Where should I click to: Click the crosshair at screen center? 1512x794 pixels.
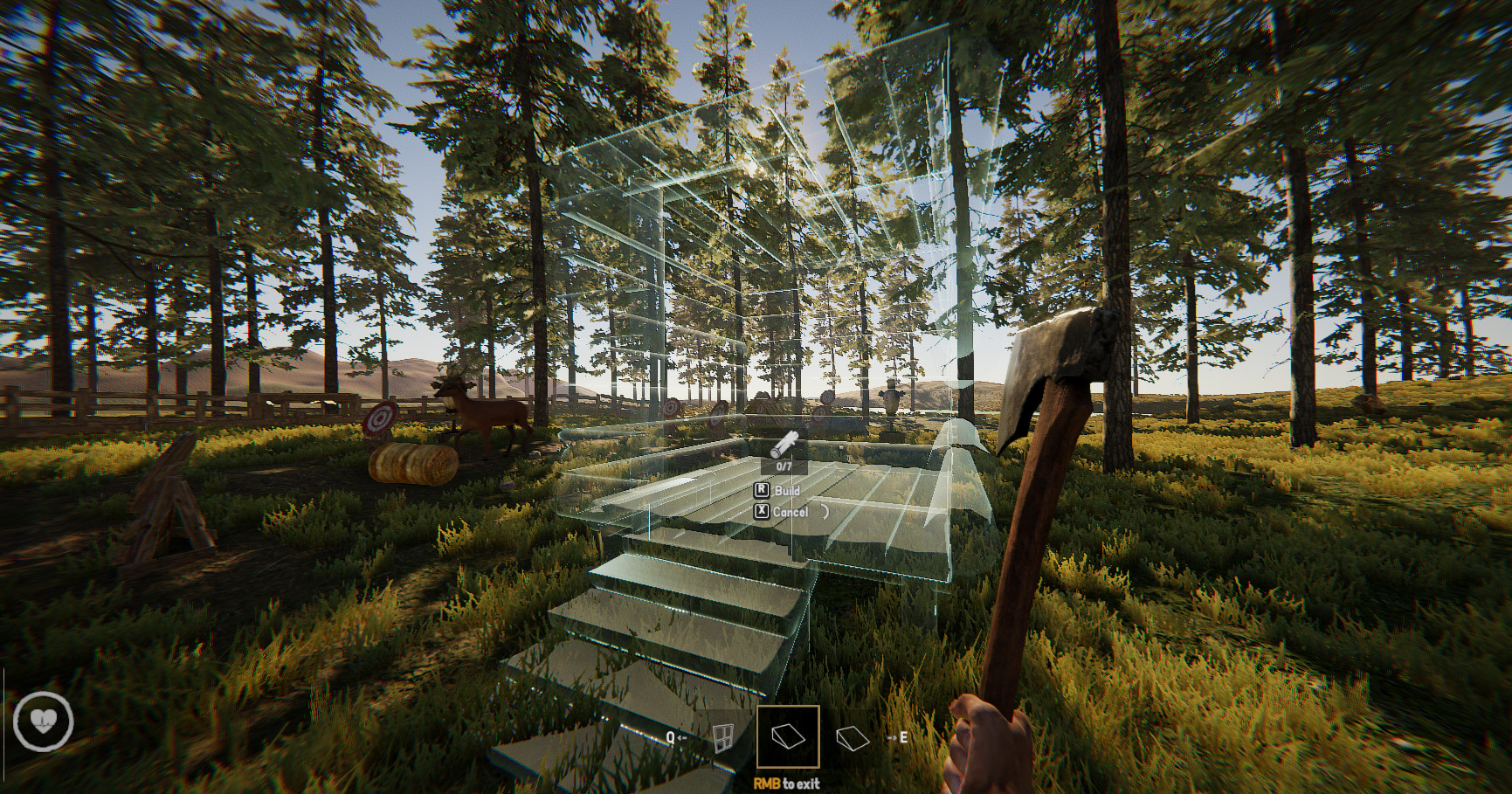pos(756,397)
